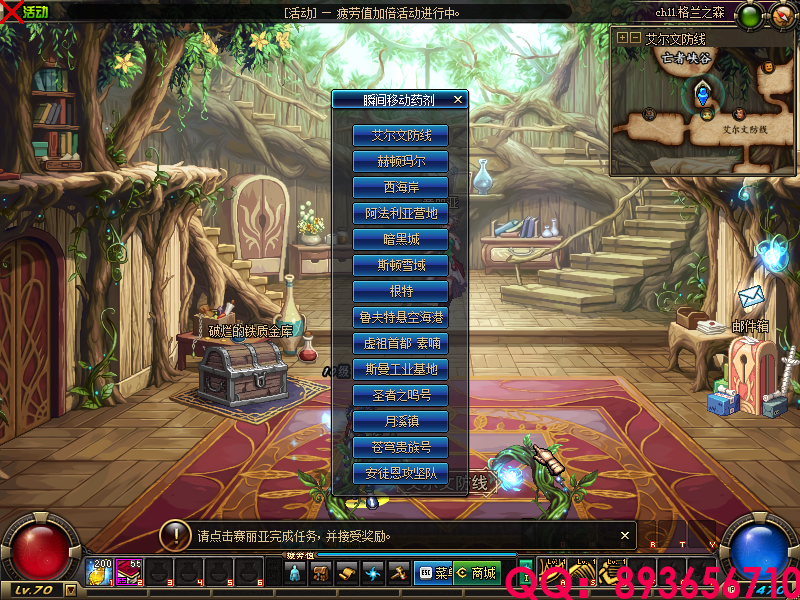
Task: Close the 瞬间移动药剂 teleport window
Action: coord(458,99)
